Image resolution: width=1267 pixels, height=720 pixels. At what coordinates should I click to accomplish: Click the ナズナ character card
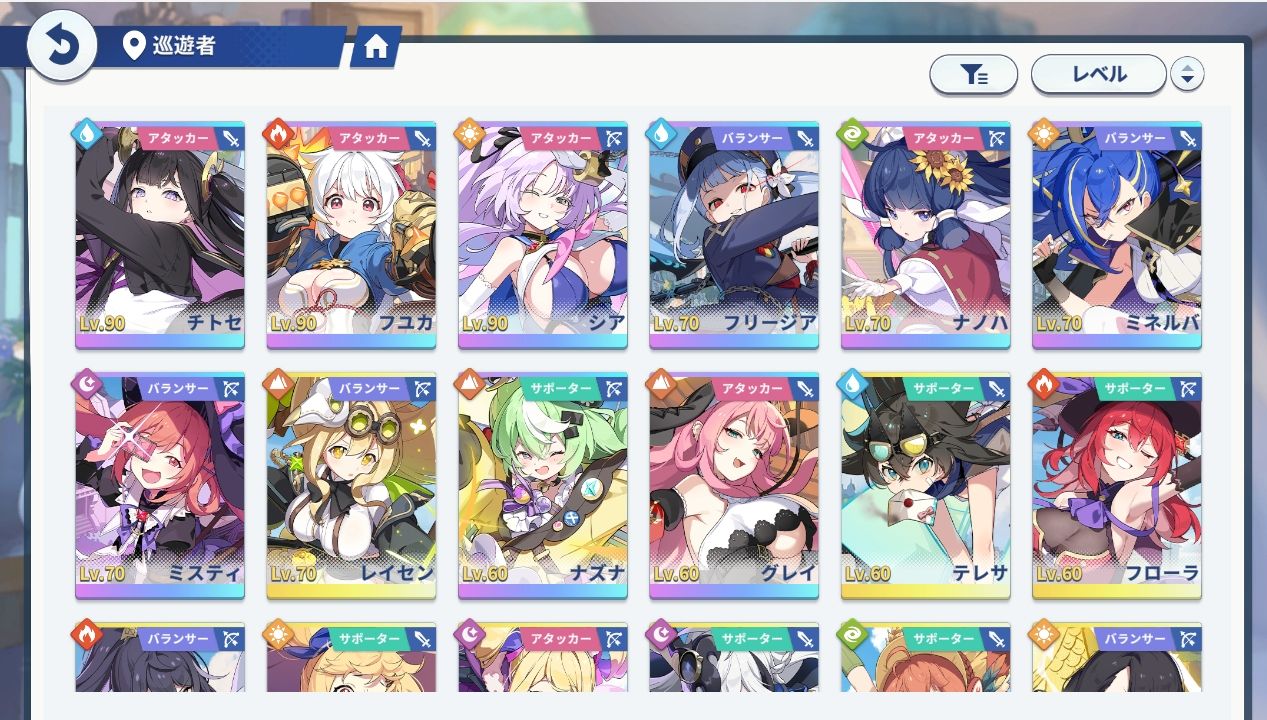543,486
